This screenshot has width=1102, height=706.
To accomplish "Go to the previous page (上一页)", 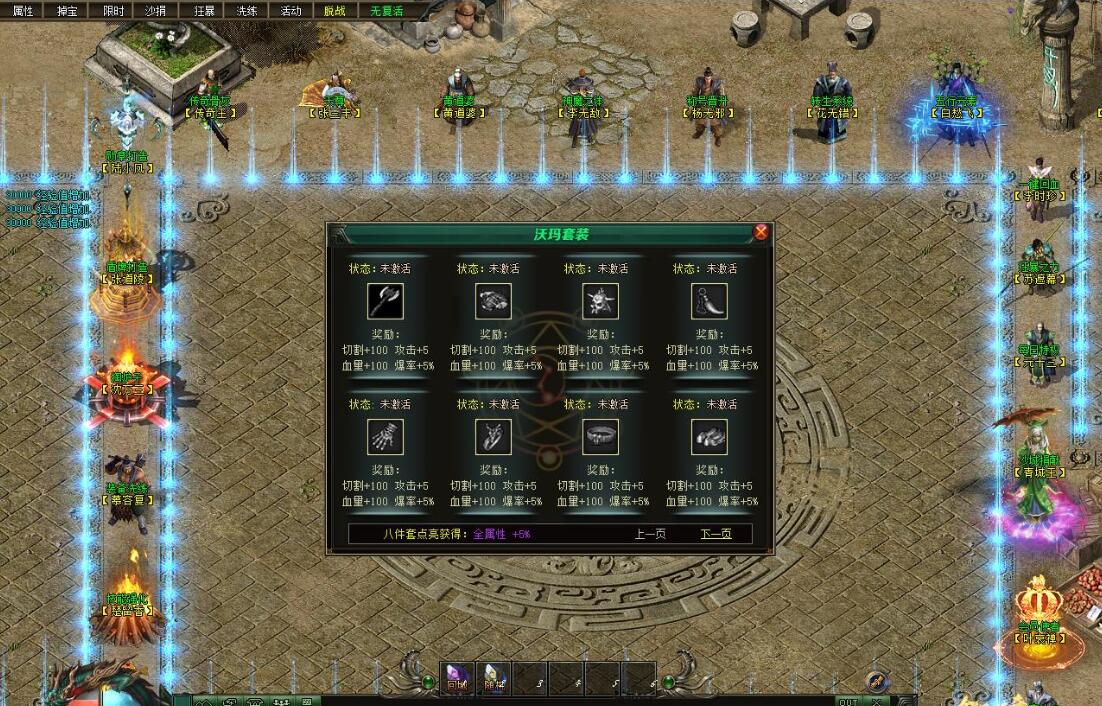I will 650,534.
